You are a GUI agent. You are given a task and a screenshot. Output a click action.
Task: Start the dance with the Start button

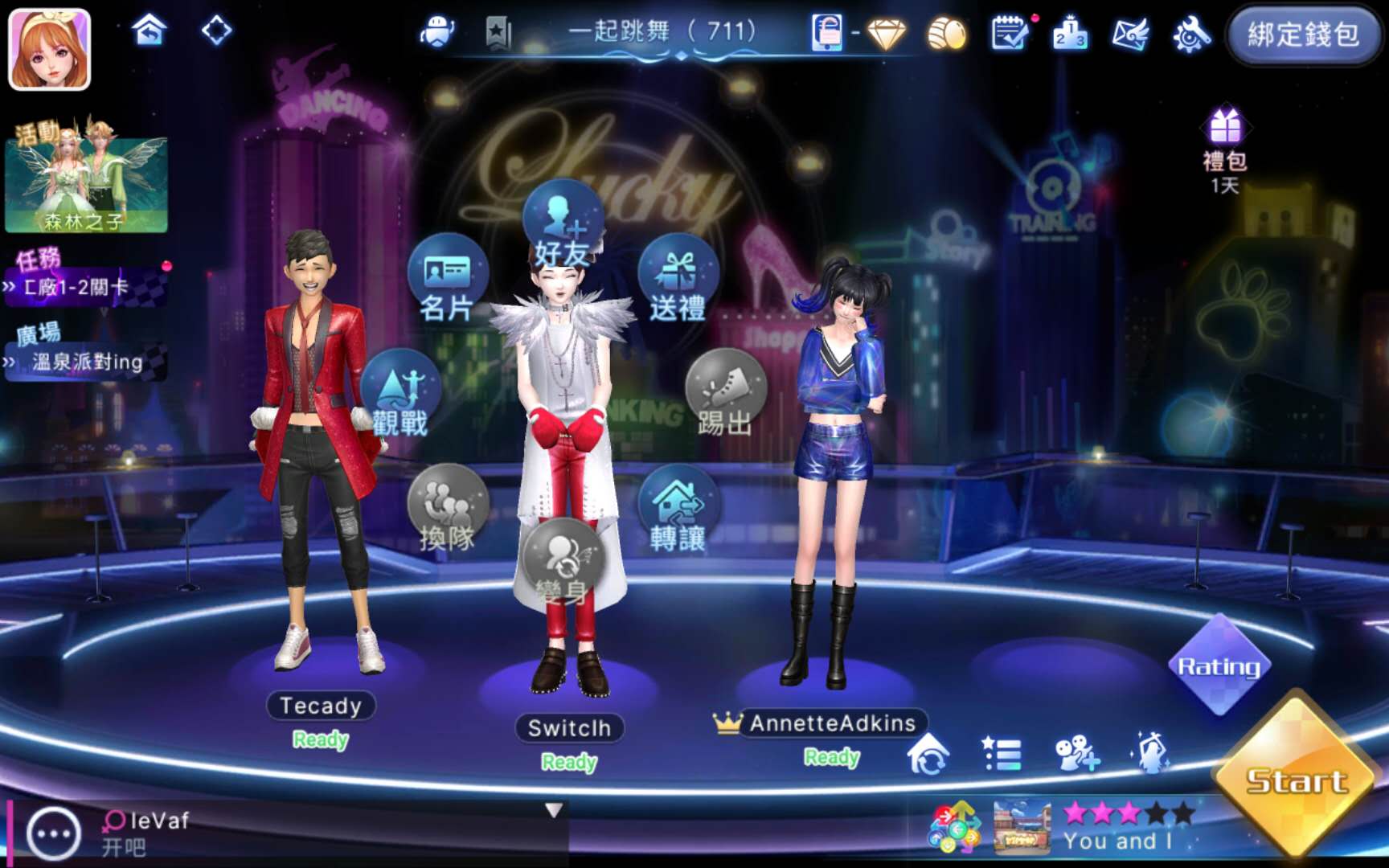1296,780
